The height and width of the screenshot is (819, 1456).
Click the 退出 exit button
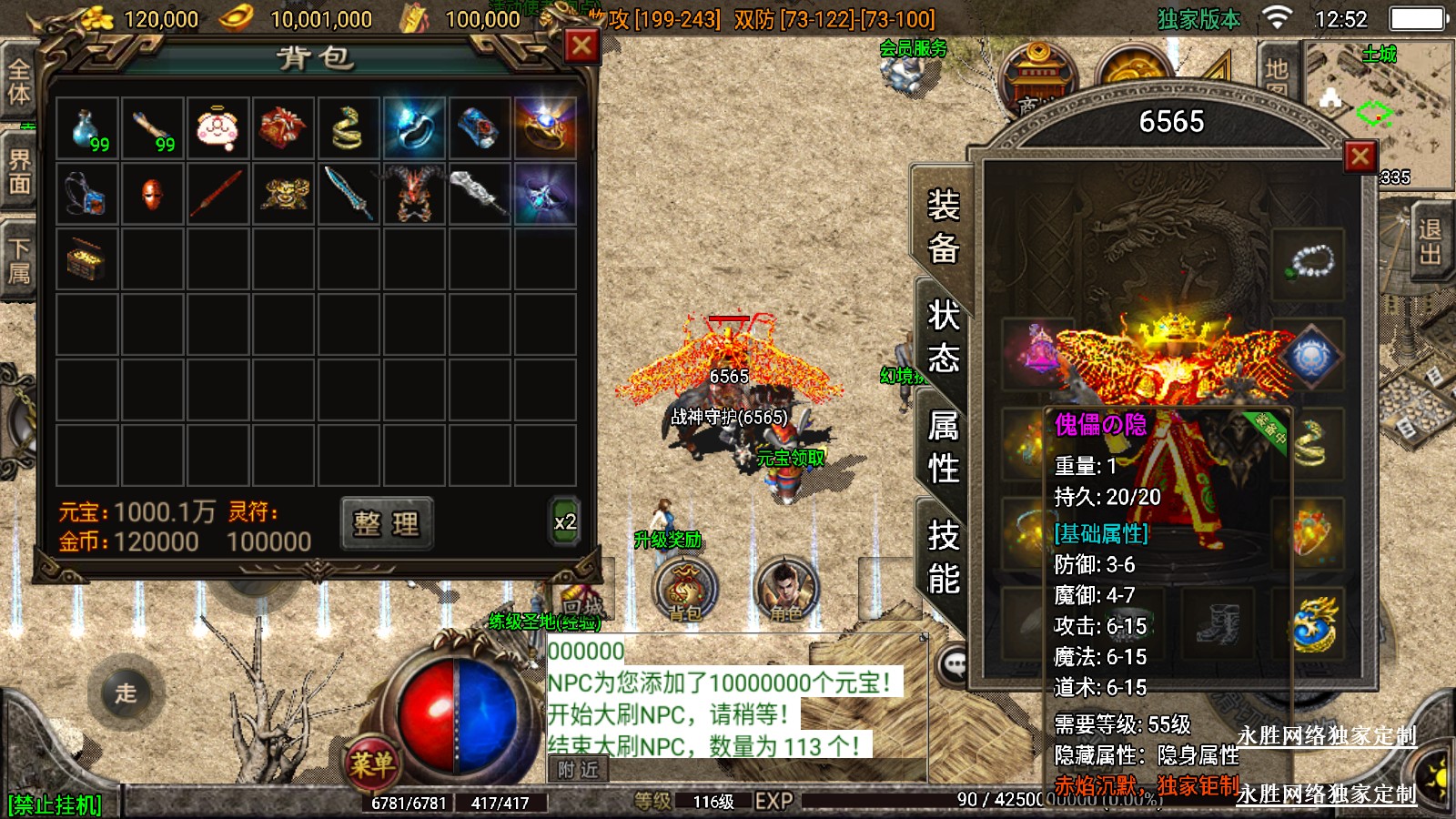pos(1430,241)
